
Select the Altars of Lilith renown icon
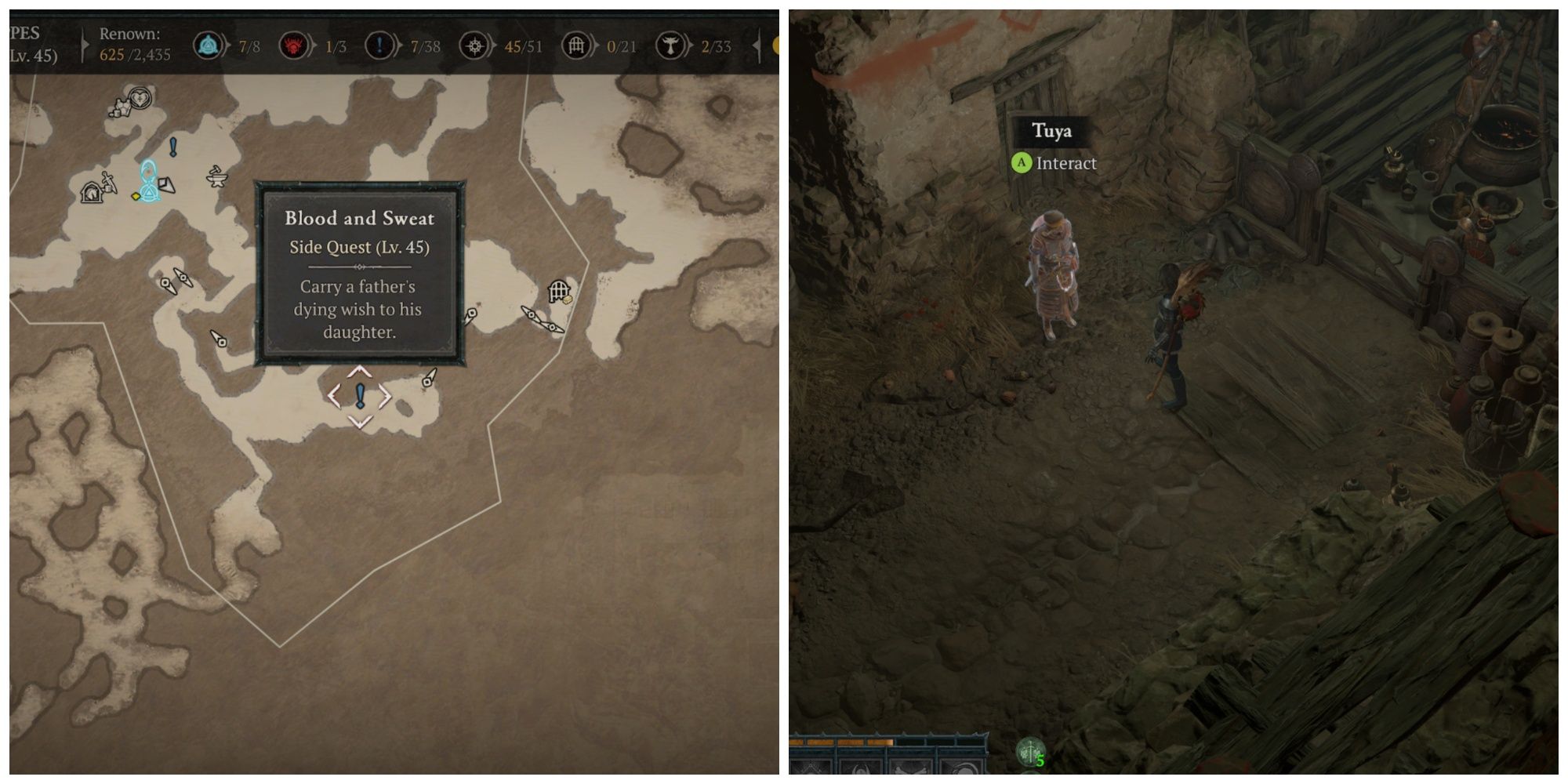[474, 46]
